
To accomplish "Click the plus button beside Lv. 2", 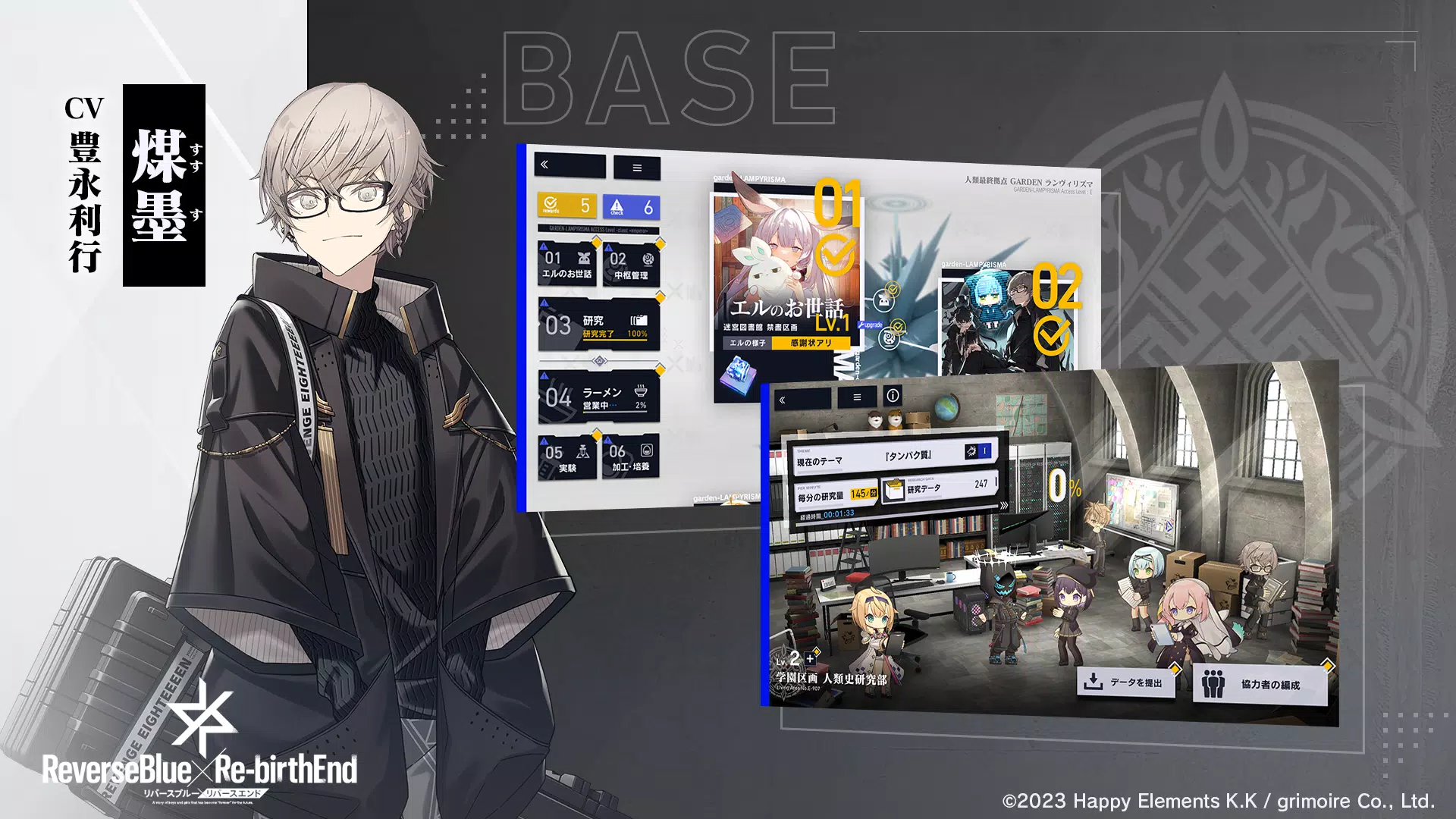I will pos(811,658).
